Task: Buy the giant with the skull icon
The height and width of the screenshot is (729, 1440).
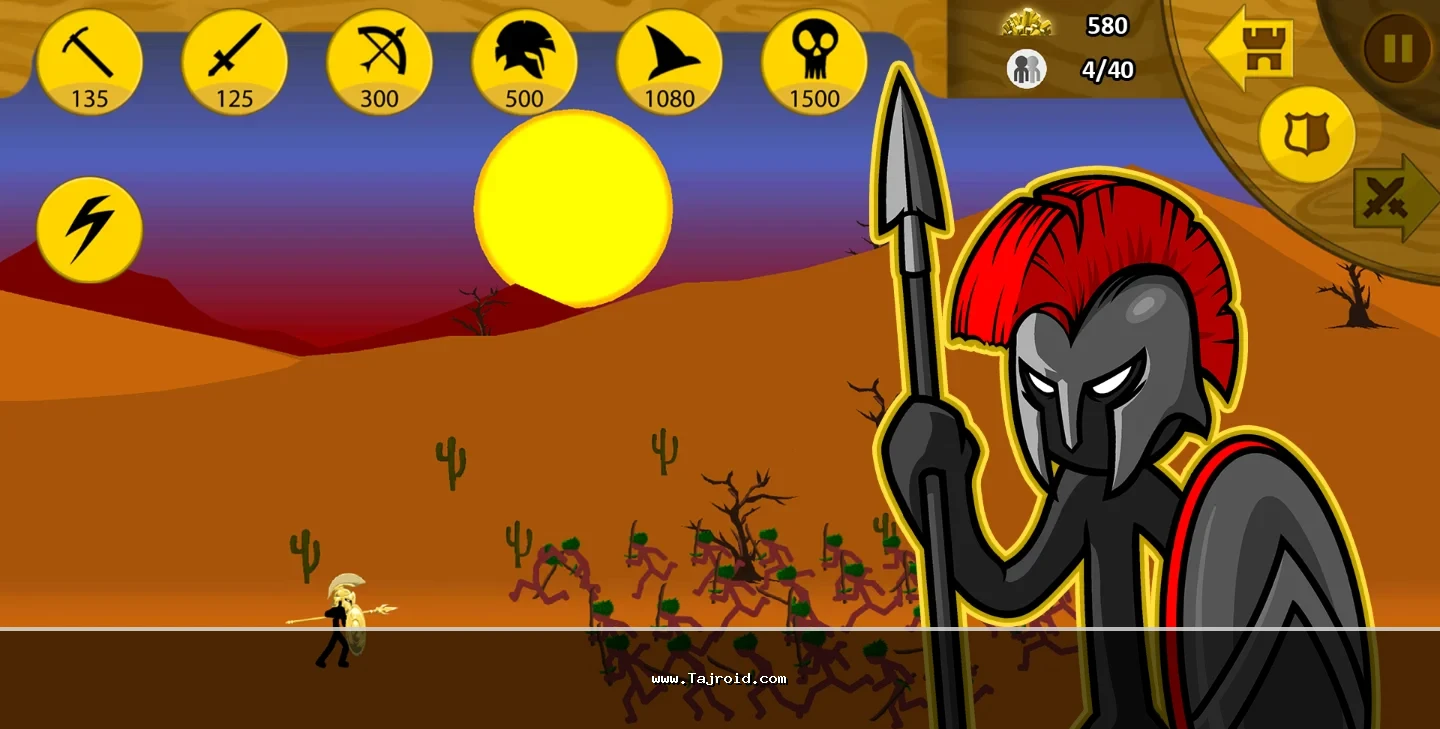Action: tap(814, 62)
